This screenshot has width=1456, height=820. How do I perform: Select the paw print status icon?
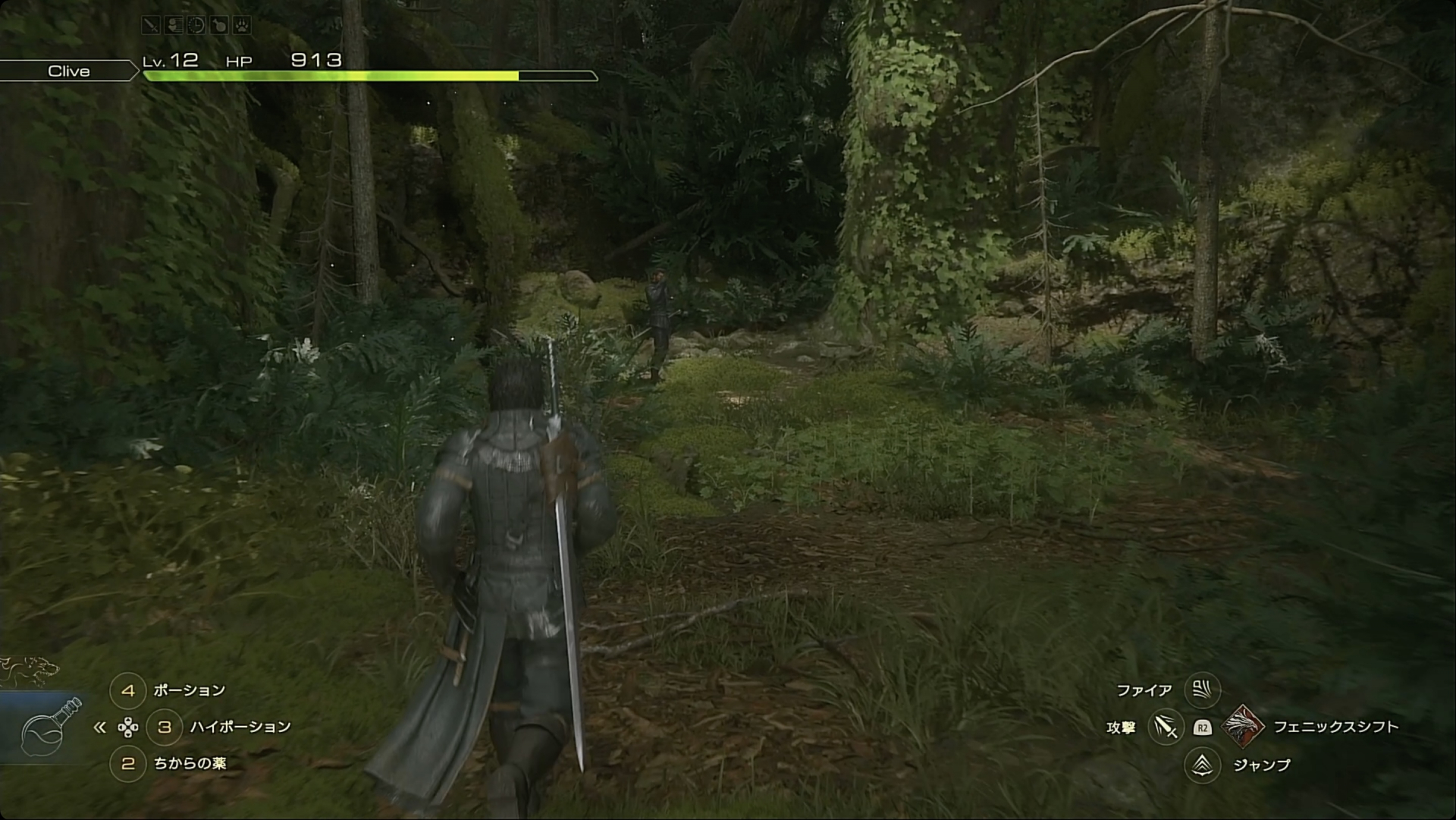241,25
